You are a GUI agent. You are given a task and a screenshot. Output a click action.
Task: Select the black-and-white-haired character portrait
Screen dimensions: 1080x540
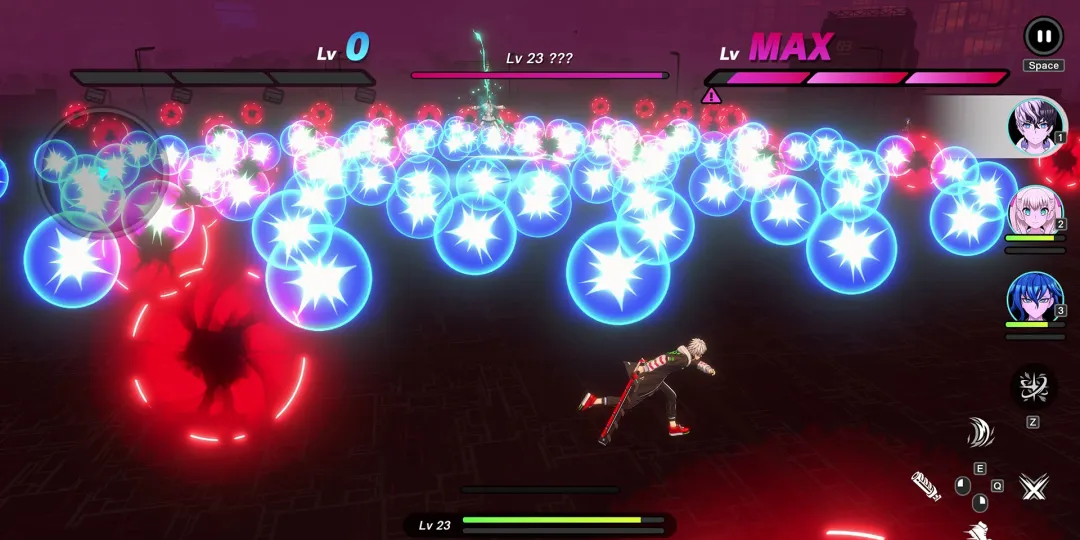(1035, 127)
